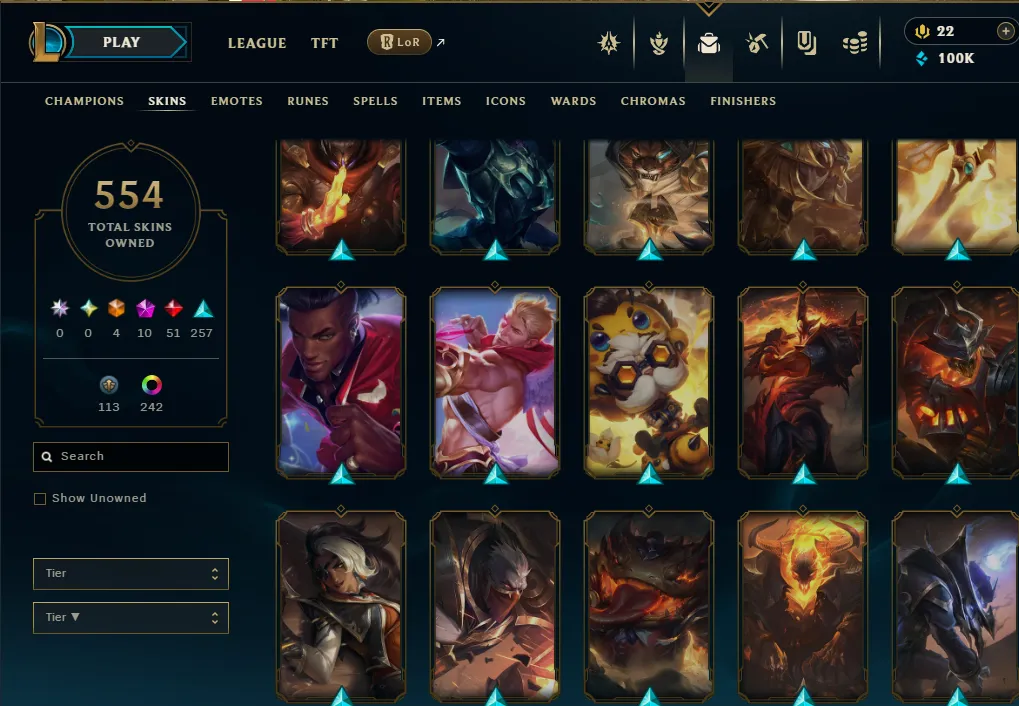
Task: Show the Finishers tab
Action: tap(743, 101)
